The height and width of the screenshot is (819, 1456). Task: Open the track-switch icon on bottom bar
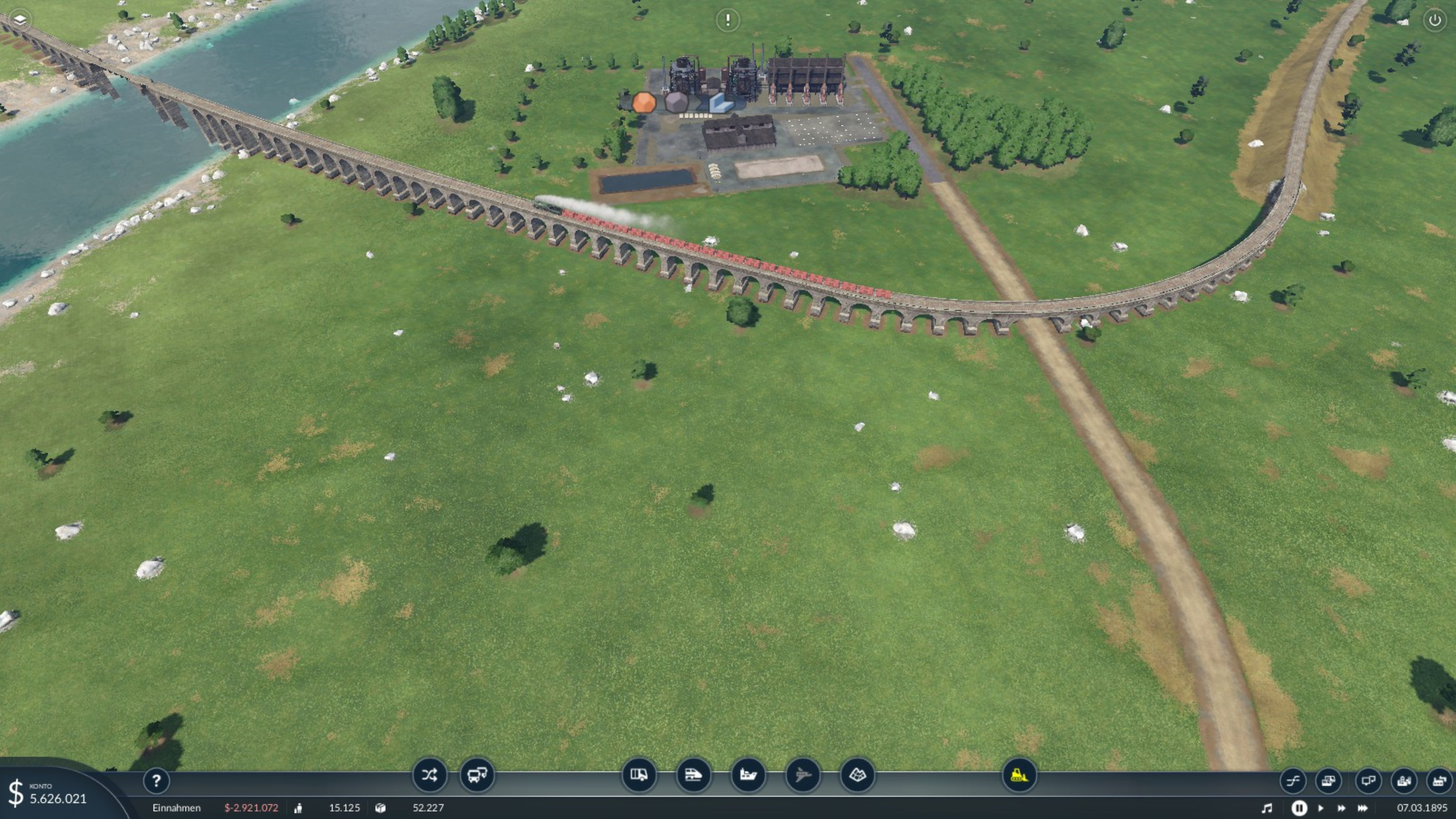pyautogui.click(x=1293, y=781)
